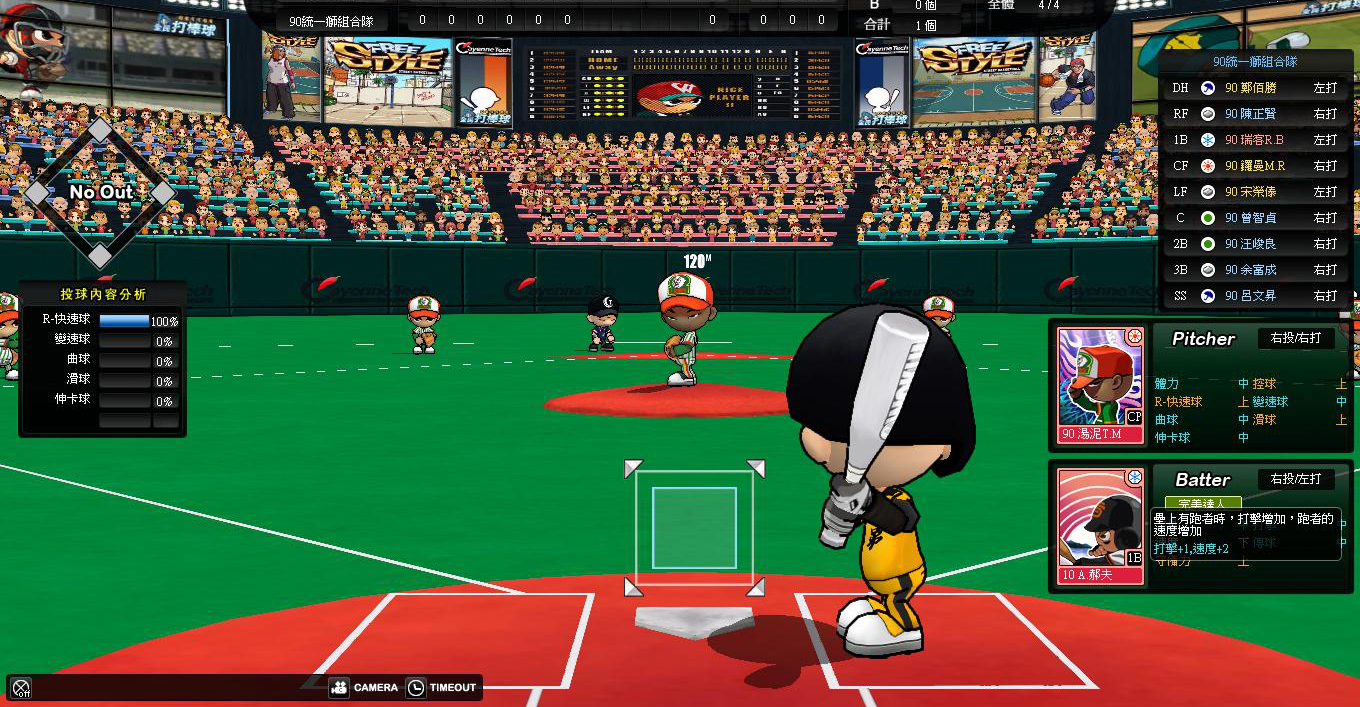Call a TIMEOUT
This screenshot has height=707, width=1360.
(x=441, y=688)
